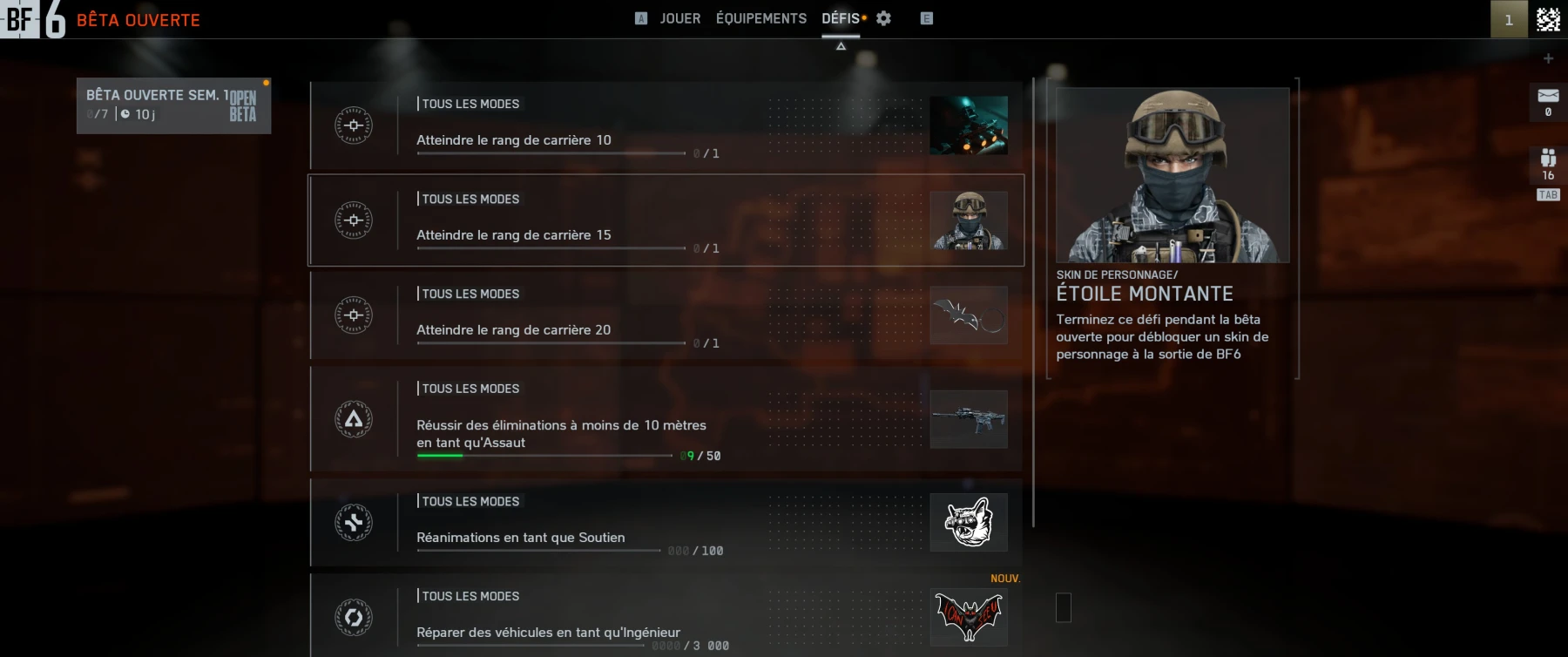Select the DÉFIS tab with notification dot

pyautogui.click(x=839, y=17)
